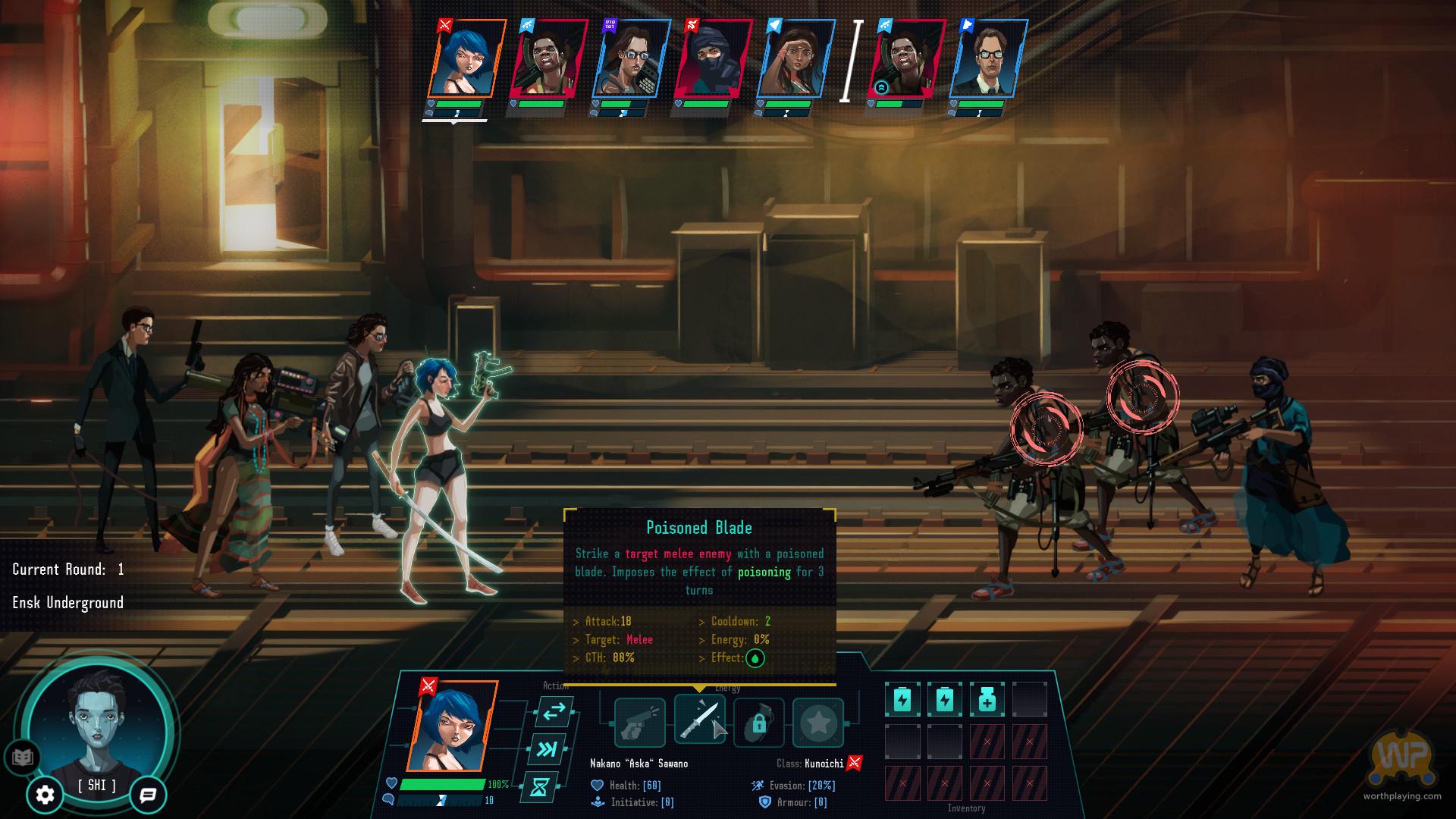Pick the masked enemy turn-order portrait
The height and width of the screenshot is (819, 1456).
click(711, 60)
